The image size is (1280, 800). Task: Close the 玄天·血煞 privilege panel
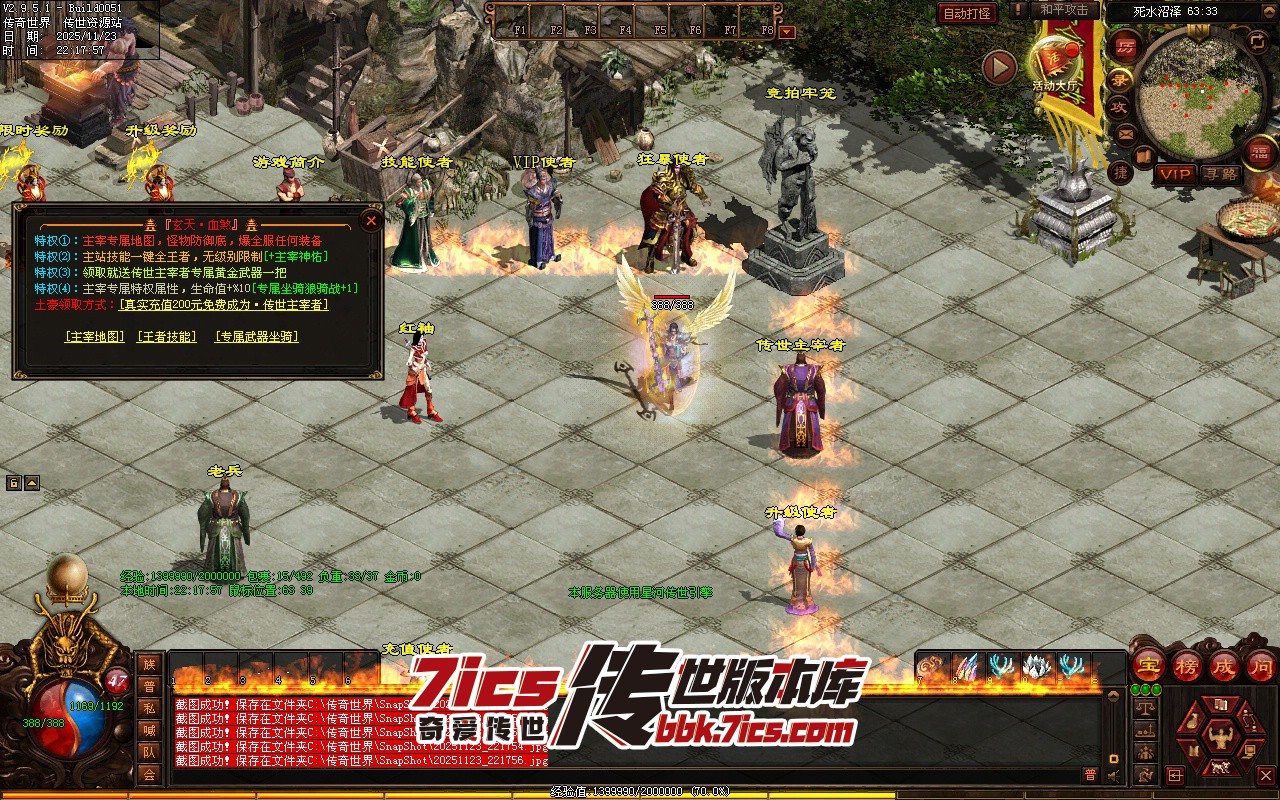click(x=371, y=220)
